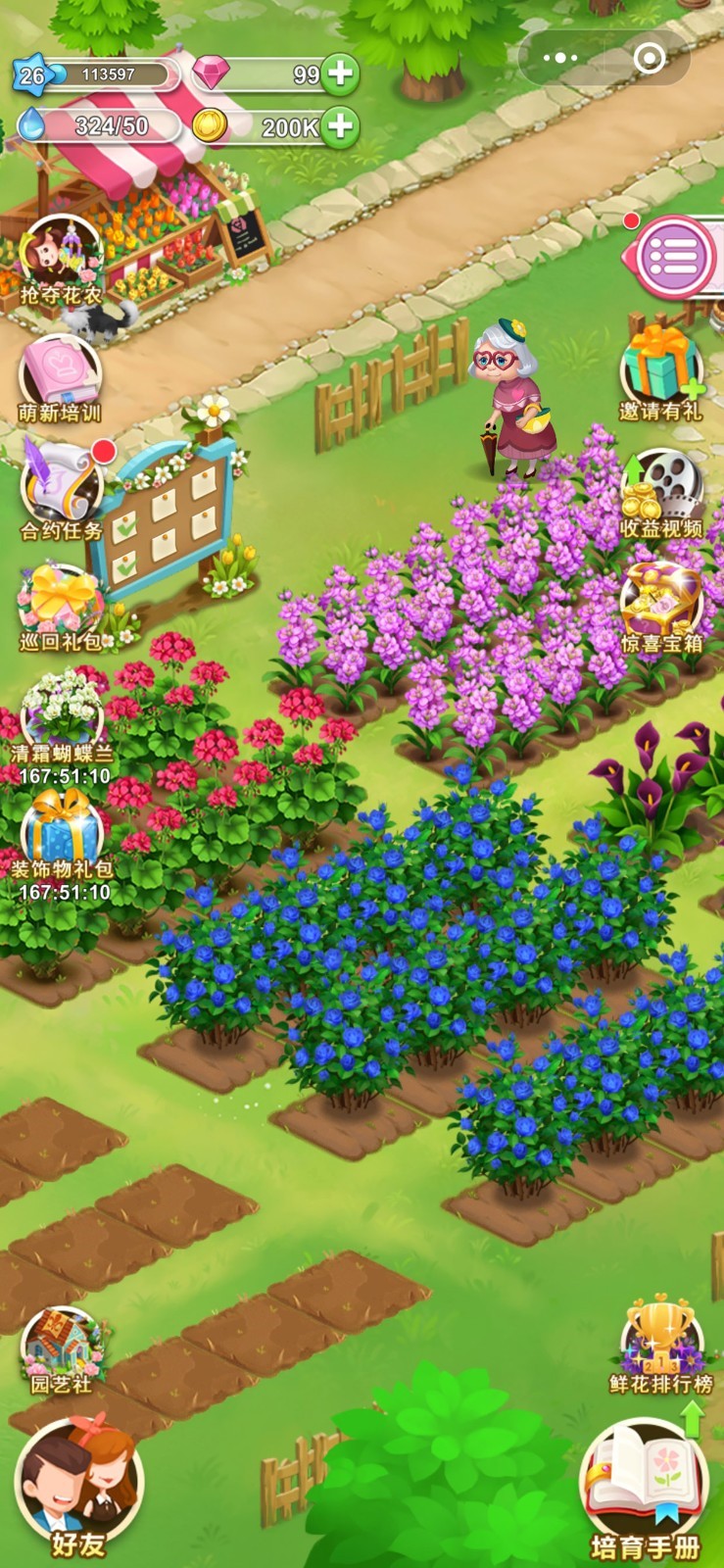Image resolution: width=724 pixels, height=1568 pixels.
Task: Open the mini-program three-dots menu
Action: pyautogui.click(x=560, y=59)
